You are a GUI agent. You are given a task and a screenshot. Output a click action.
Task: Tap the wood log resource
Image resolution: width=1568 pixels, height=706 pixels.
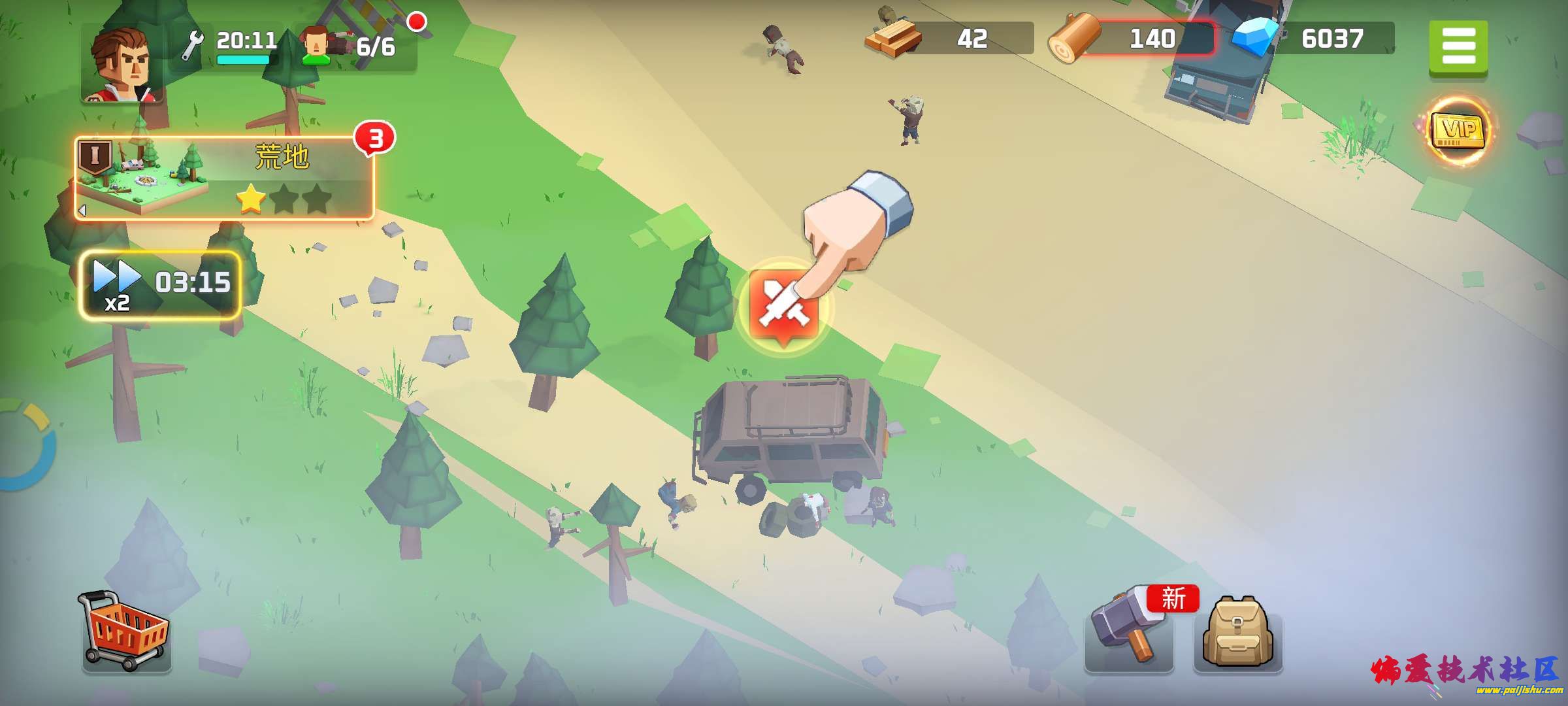[x=1132, y=39]
